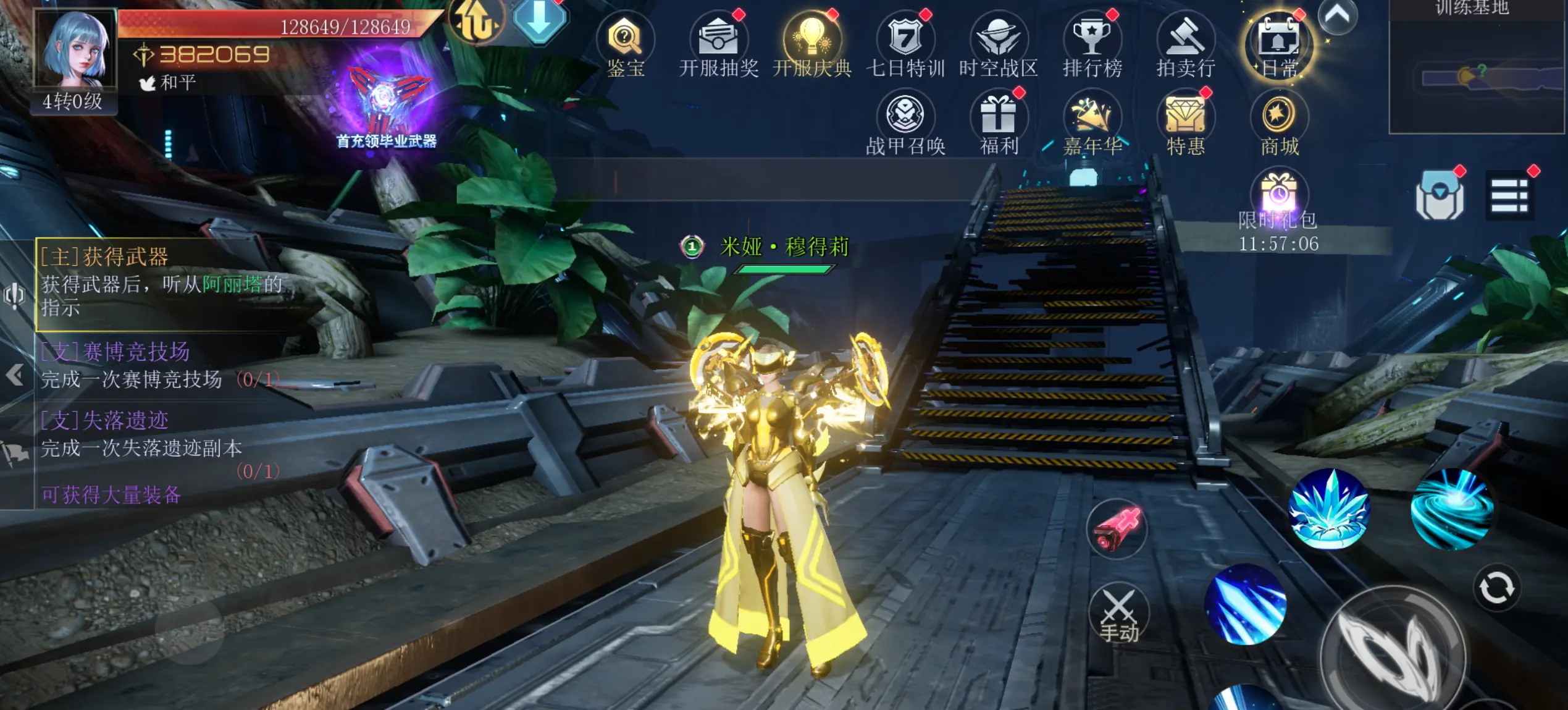
Task: Collapse the top icon bar with up arrow
Action: tap(1337, 15)
